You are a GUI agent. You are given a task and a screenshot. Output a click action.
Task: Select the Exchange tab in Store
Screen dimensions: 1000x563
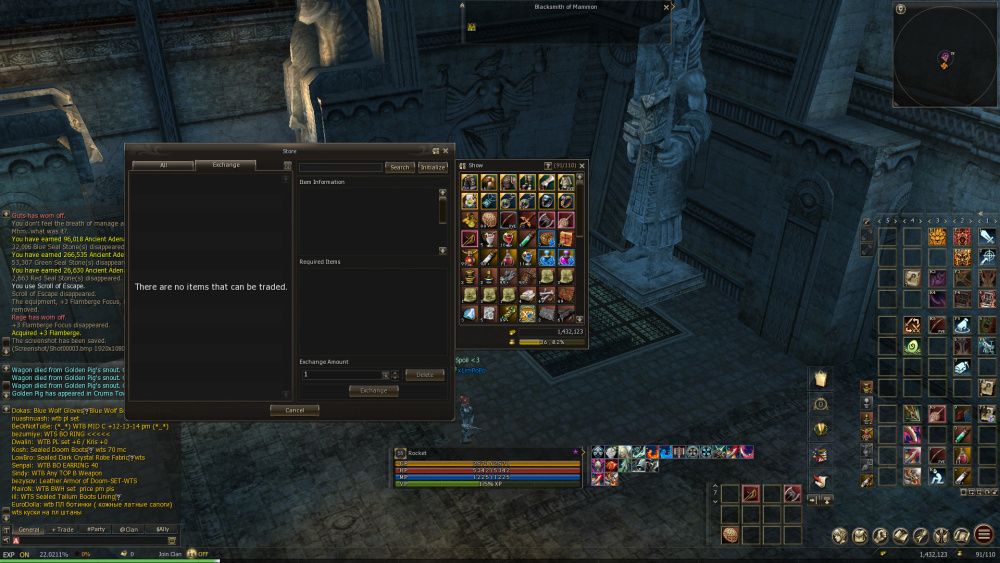[x=225, y=165]
